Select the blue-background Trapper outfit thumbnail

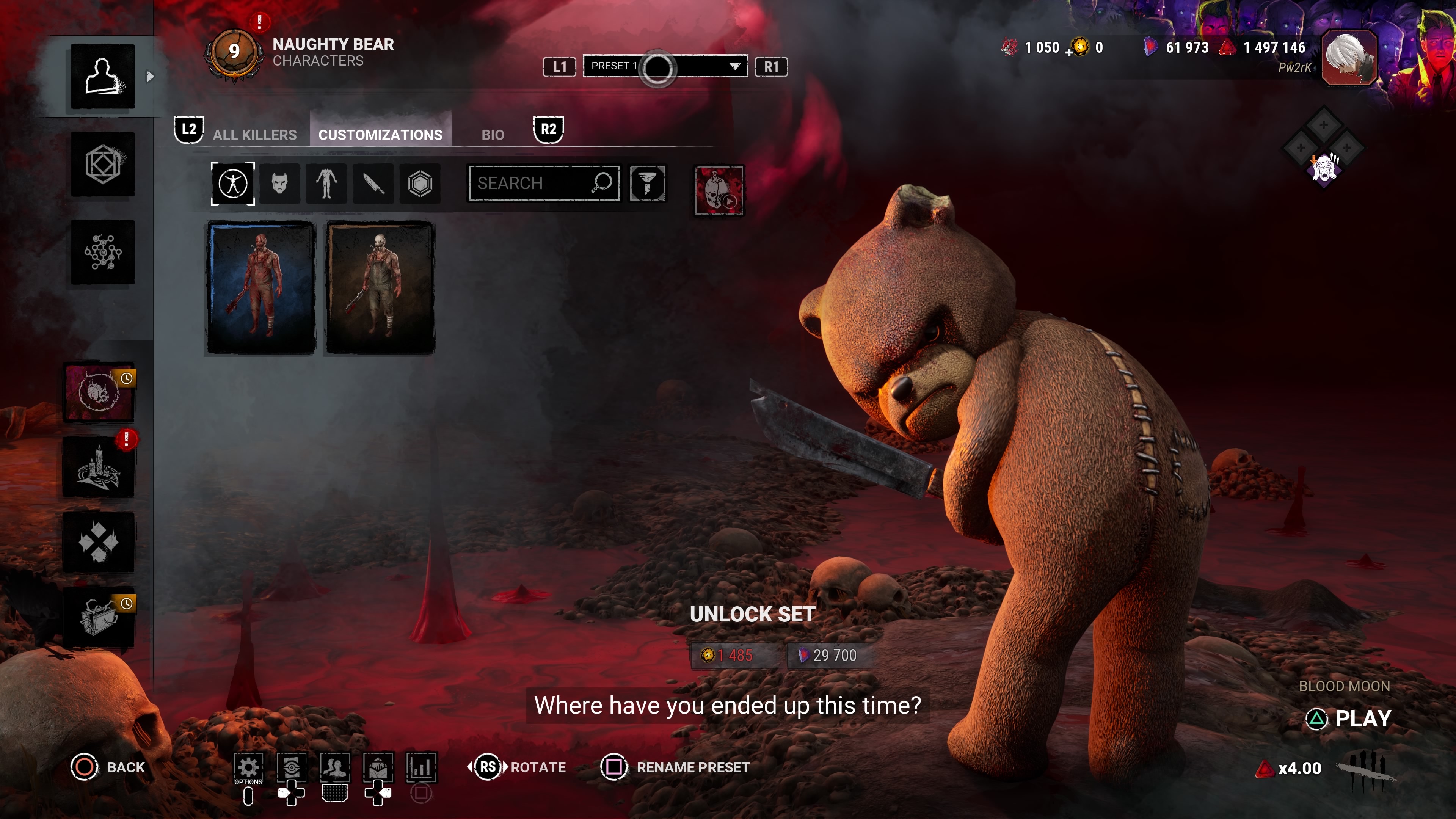[x=261, y=287]
